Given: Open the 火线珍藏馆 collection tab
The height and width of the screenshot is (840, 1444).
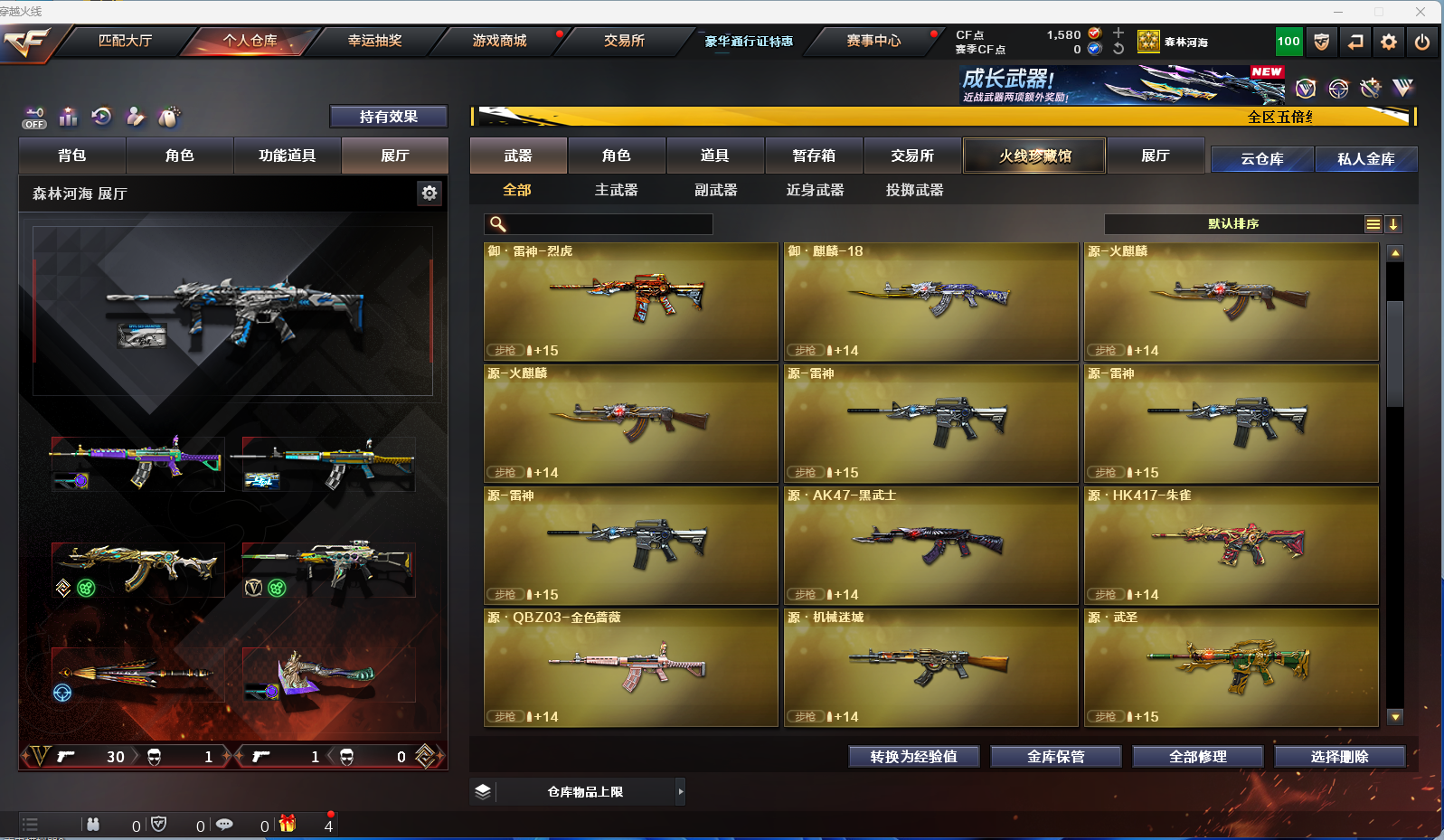Looking at the screenshot, I should point(1034,156).
